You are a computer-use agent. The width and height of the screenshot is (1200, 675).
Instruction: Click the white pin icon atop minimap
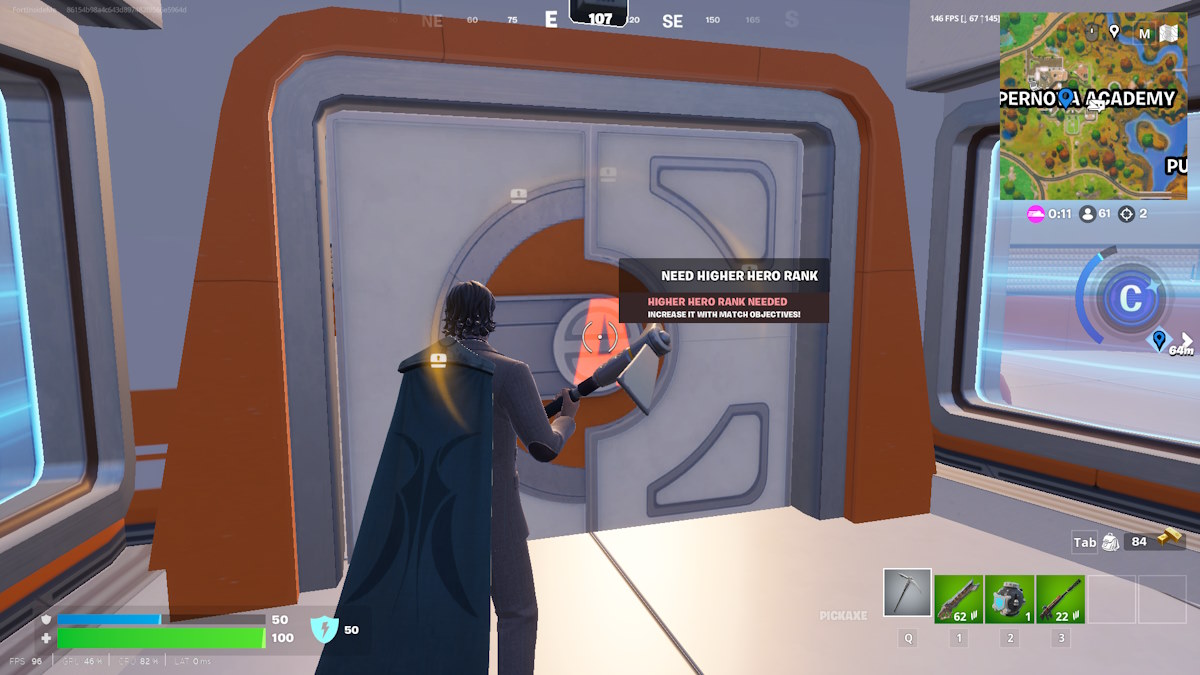click(1114, 31)
